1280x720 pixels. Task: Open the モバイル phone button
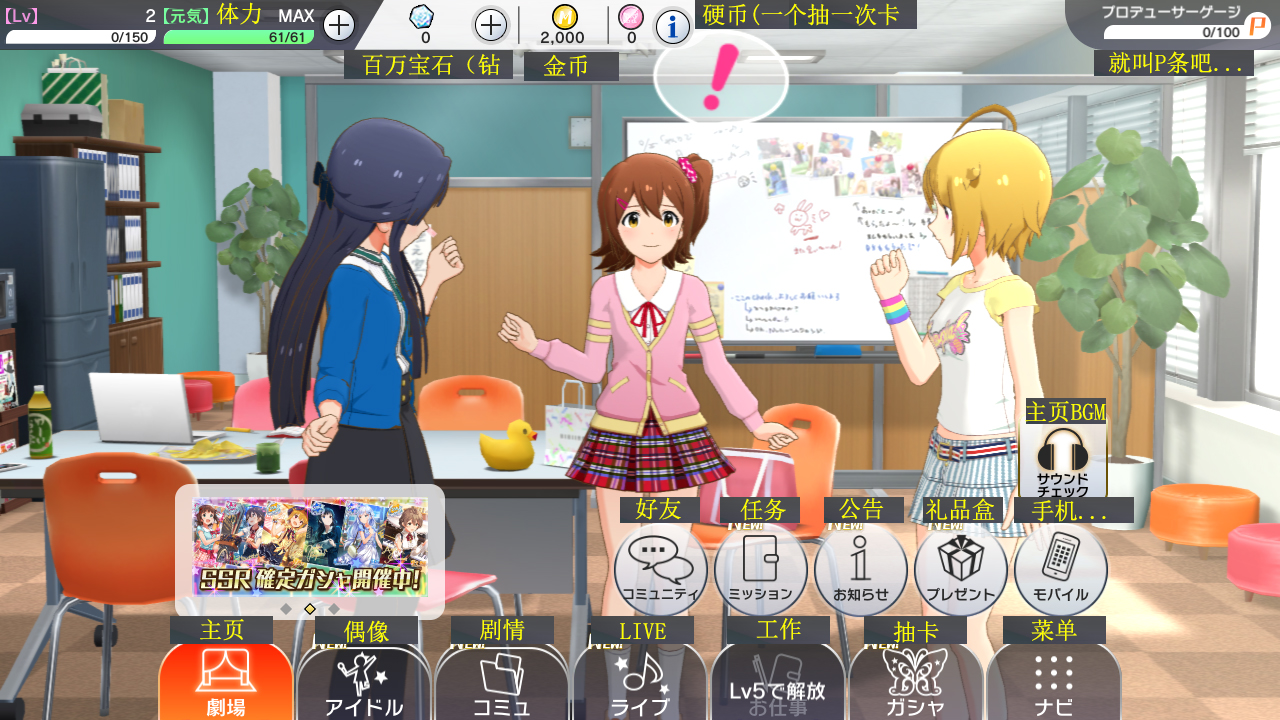(1060, 570)
